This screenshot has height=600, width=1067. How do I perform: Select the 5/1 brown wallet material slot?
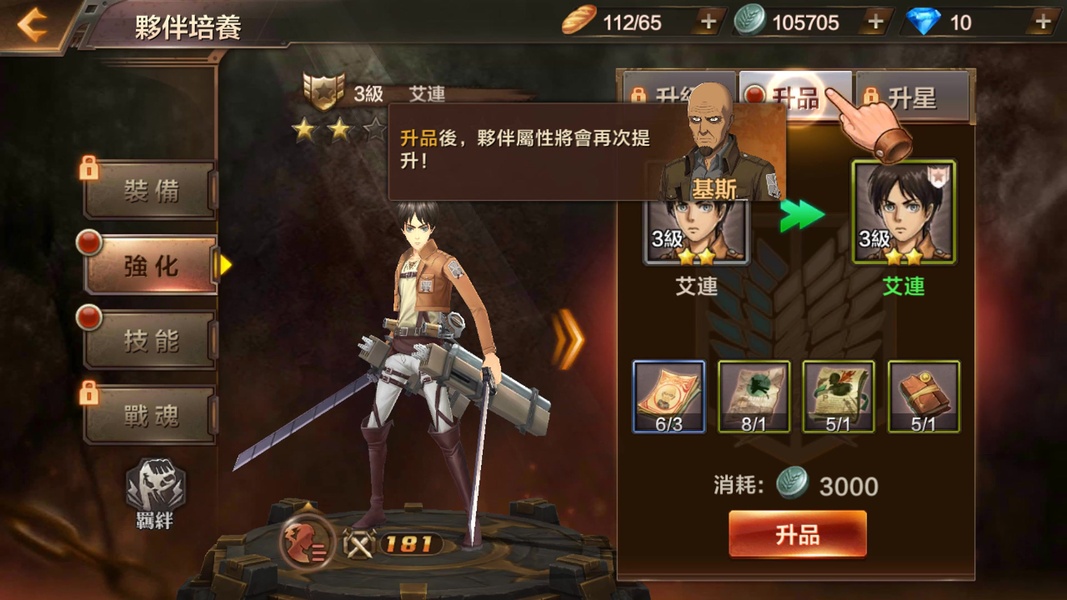pos(923,397)
